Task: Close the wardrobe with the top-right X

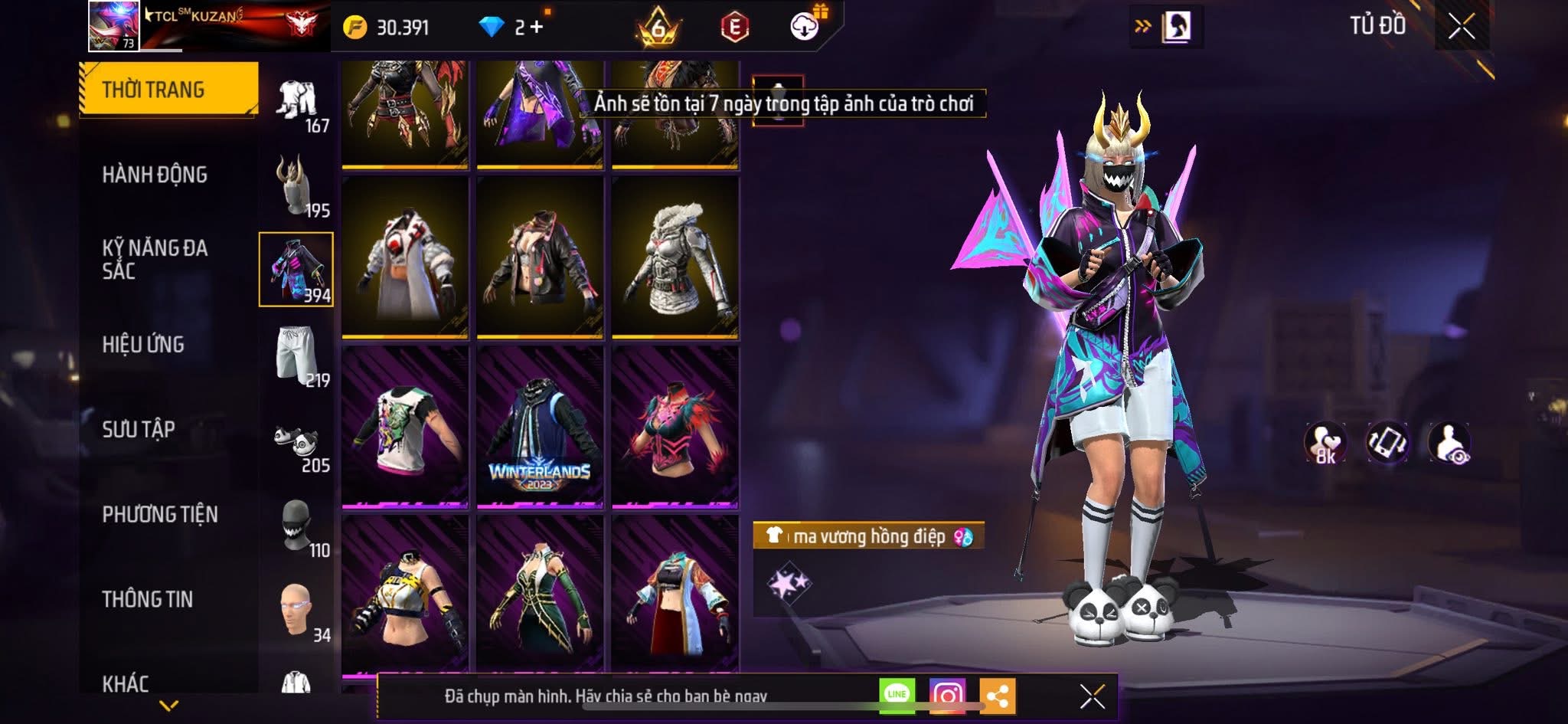Action: point(1461,27)
